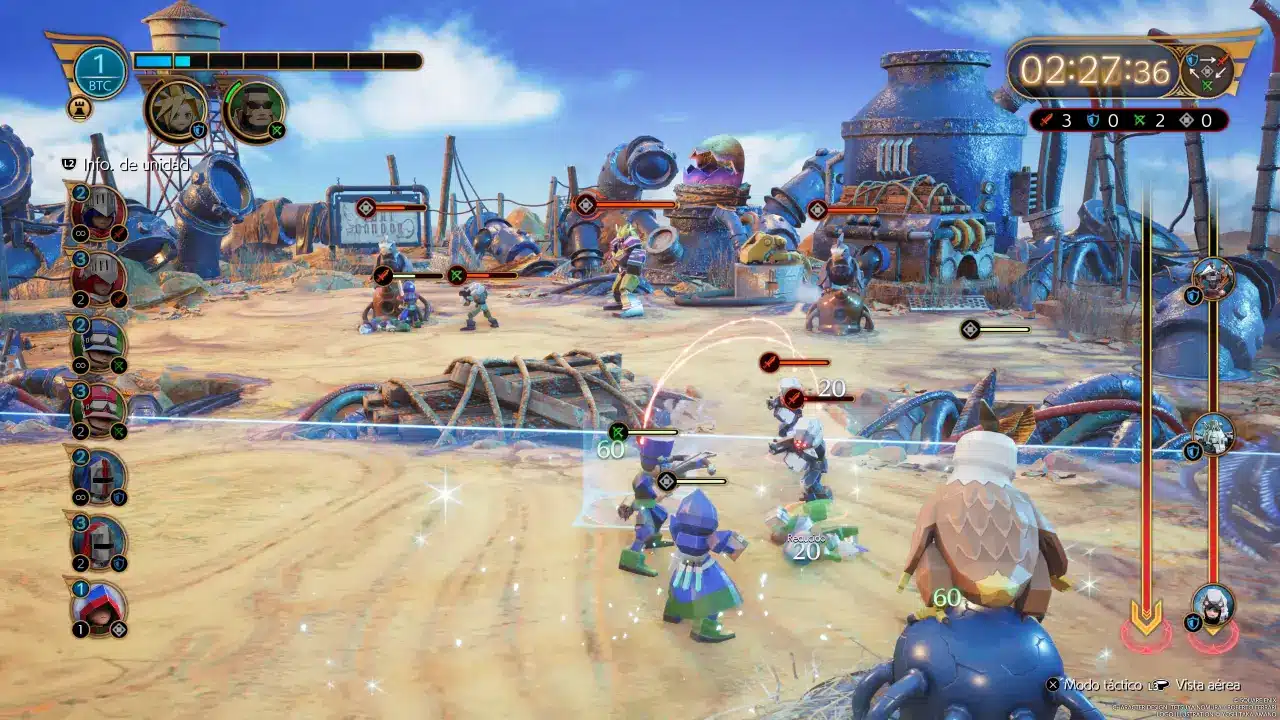
Task: Click the unit type advantage triangle icon
Action: coord(1207,72)
